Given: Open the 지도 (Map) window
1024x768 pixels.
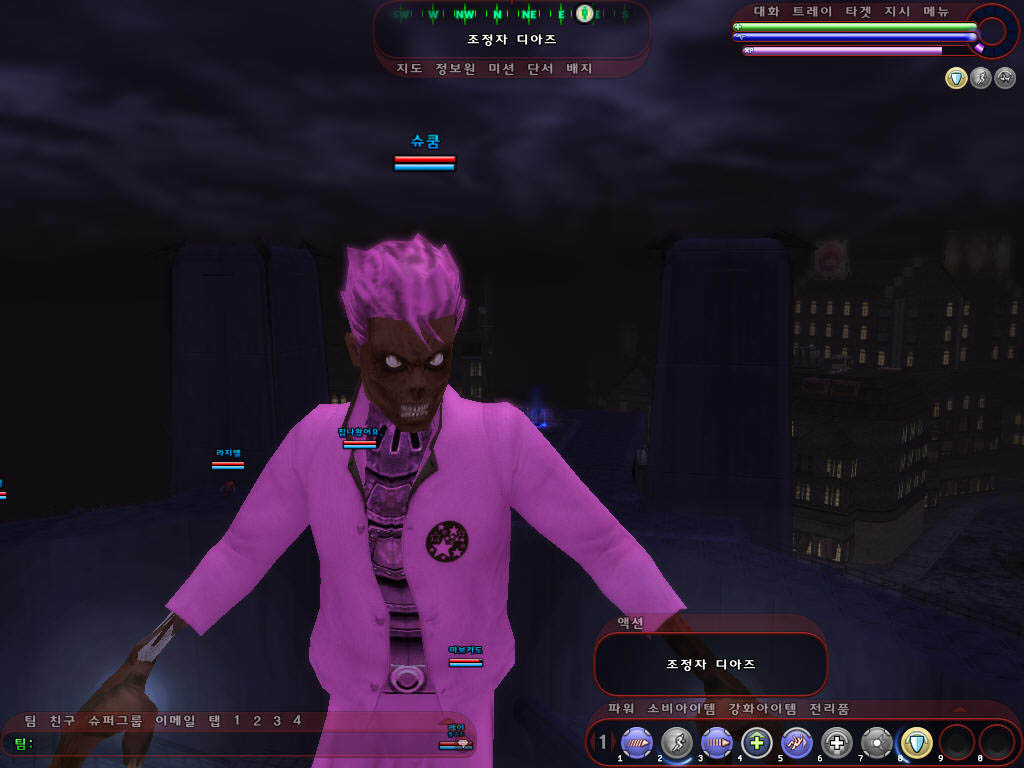Looking at the screenshot, I should pos(409,69).
